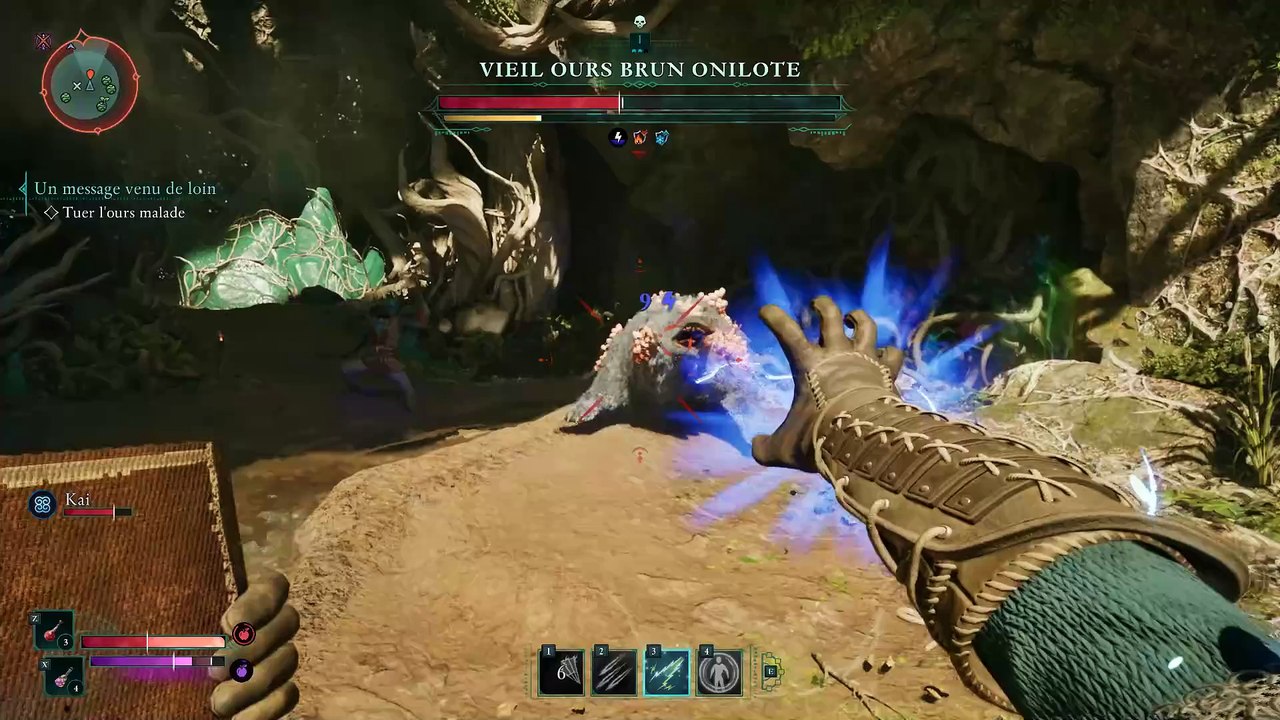
Task: Click the fire status icon under boss bar
Action: 640,138
